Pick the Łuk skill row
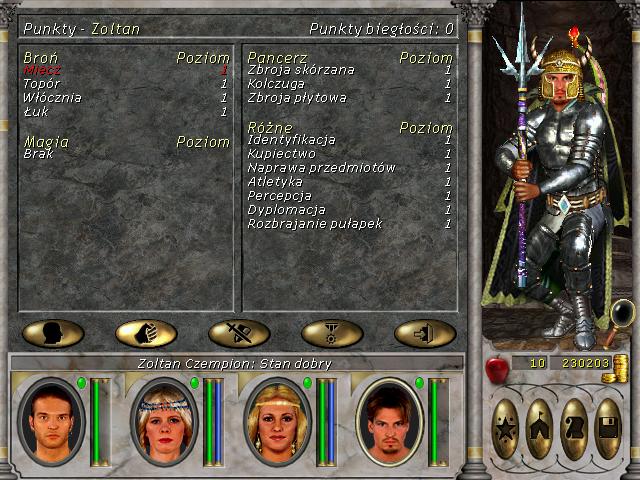 click(36, 112)
